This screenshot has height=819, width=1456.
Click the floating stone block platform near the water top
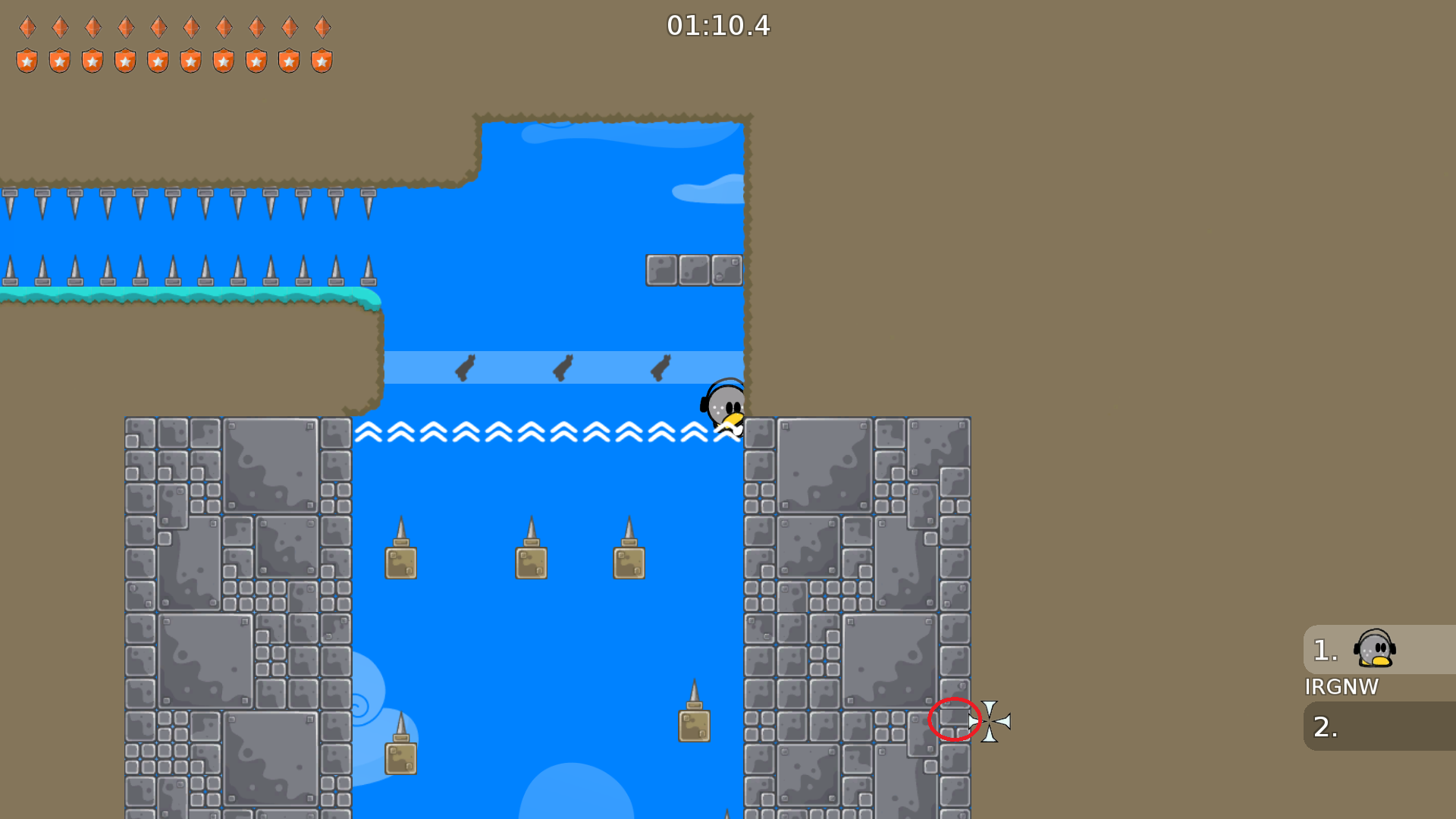tap(695, 270)
